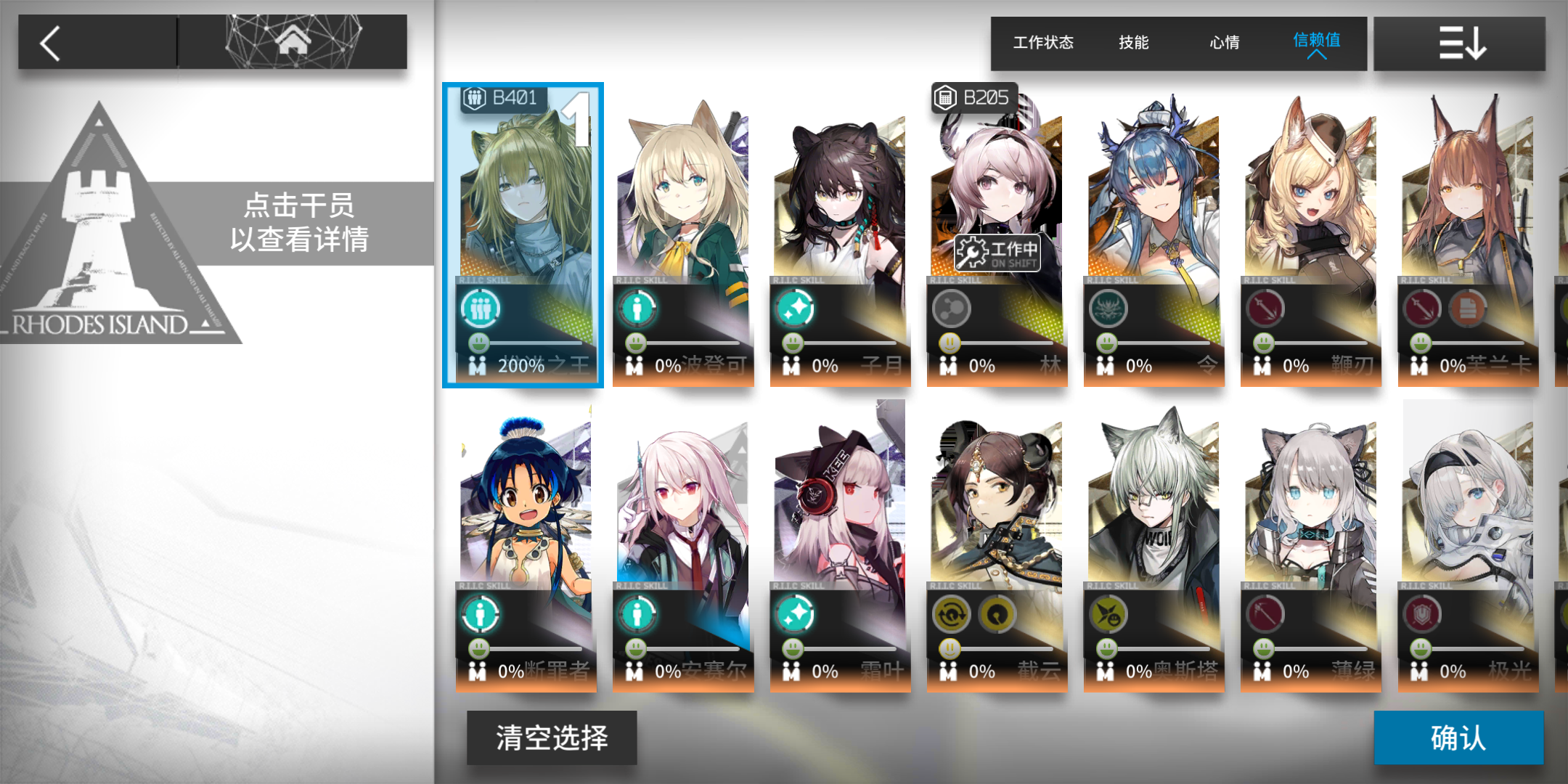1568x784 pixels.
Task: Click the dagger skill icon on 鞭刃's card
Action: [x=1264, y=308]
